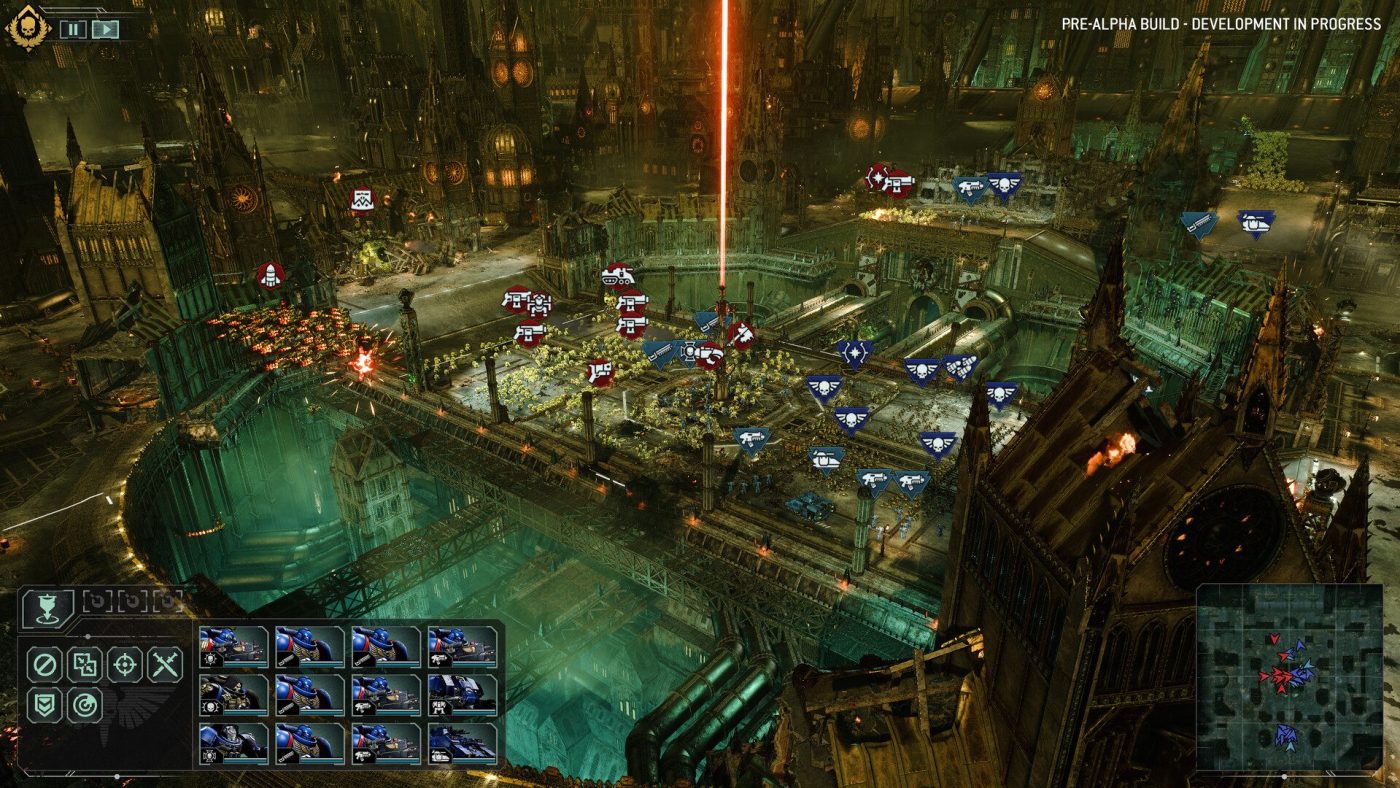Select the prohibition hold-fire command icon

[43, 664]
